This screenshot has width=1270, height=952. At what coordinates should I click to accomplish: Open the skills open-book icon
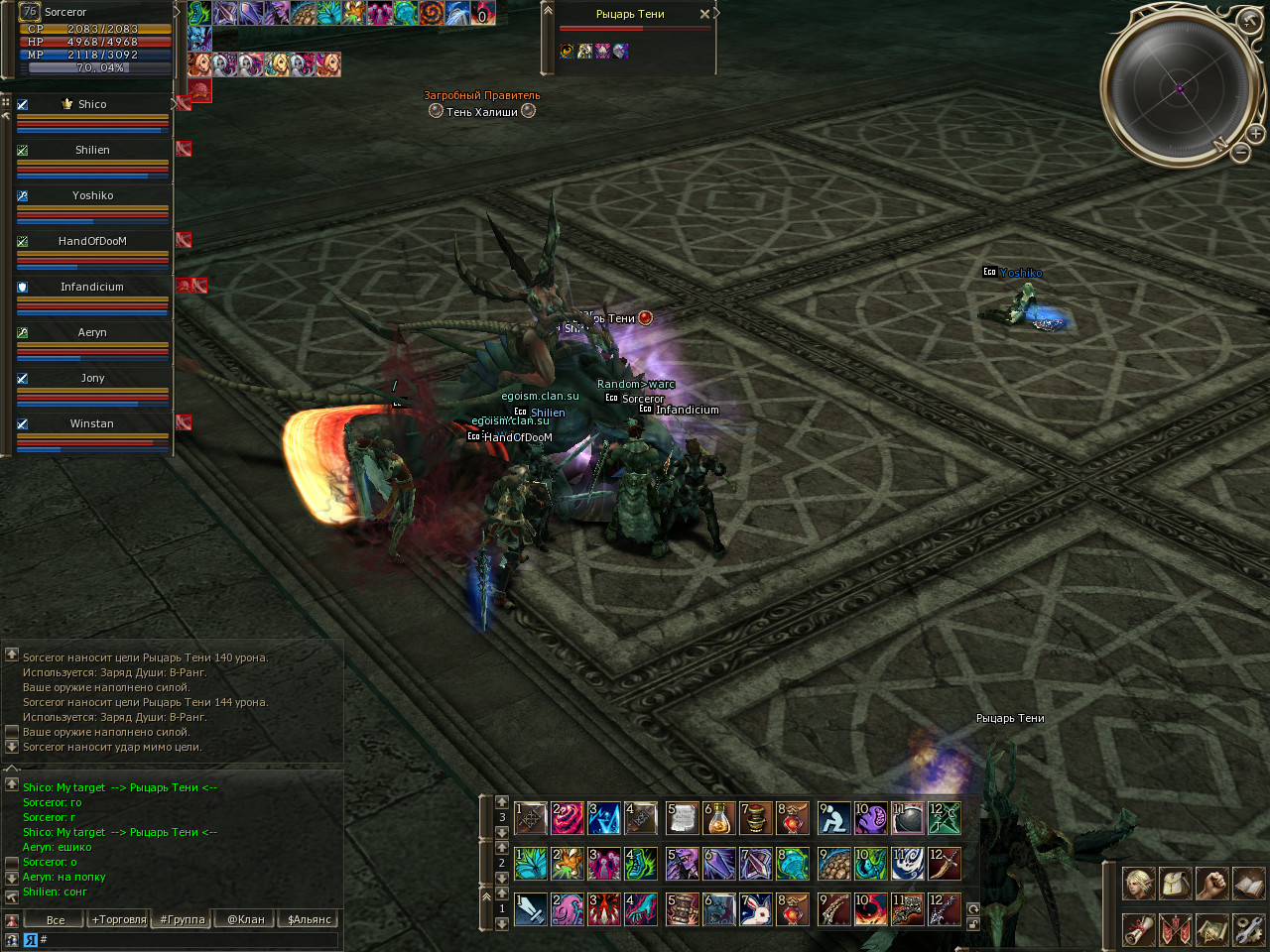pyautogui.click(x=1248, y=883)
